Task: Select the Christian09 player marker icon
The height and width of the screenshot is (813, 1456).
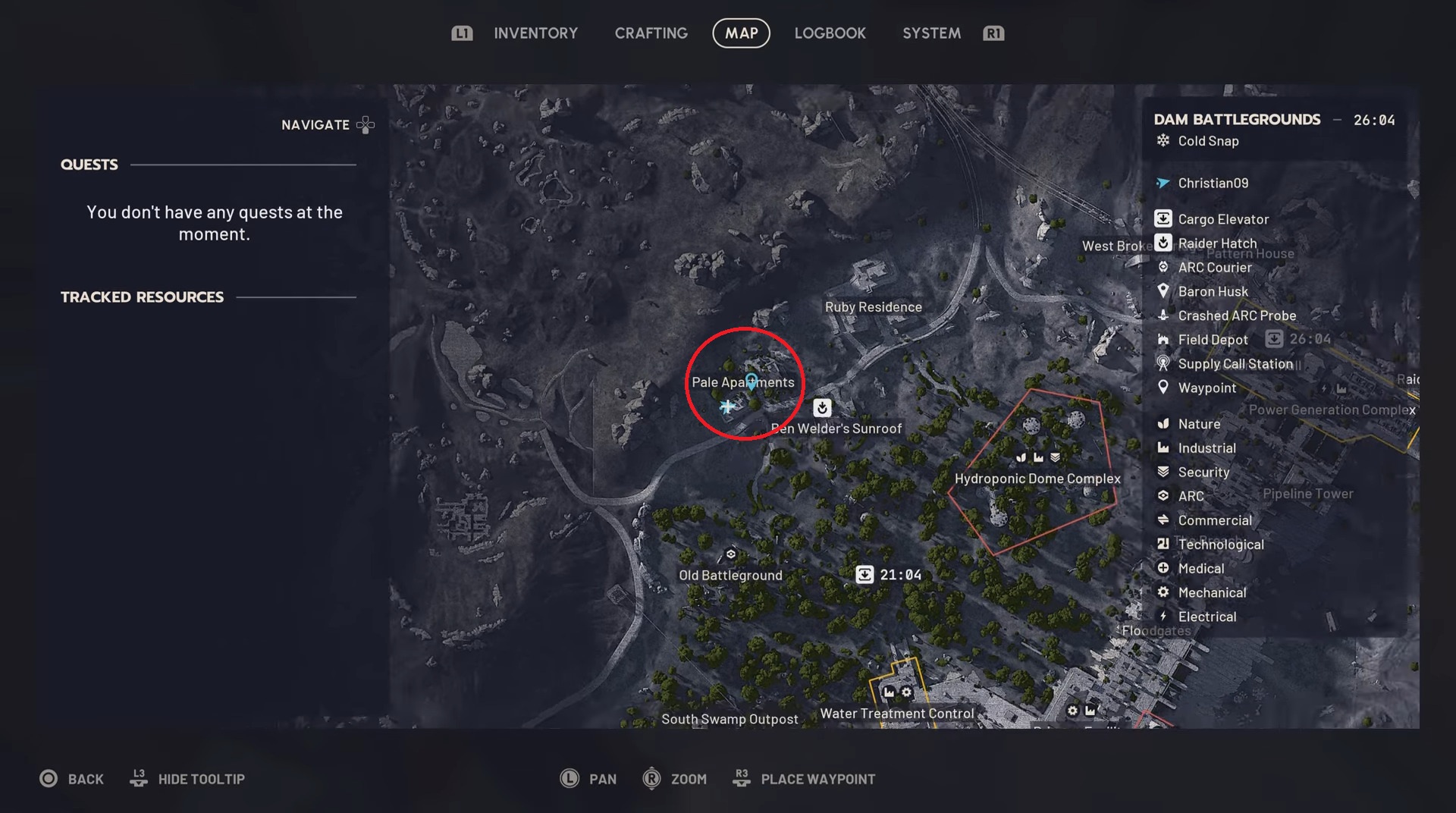Action: (x=1163, y=183)
